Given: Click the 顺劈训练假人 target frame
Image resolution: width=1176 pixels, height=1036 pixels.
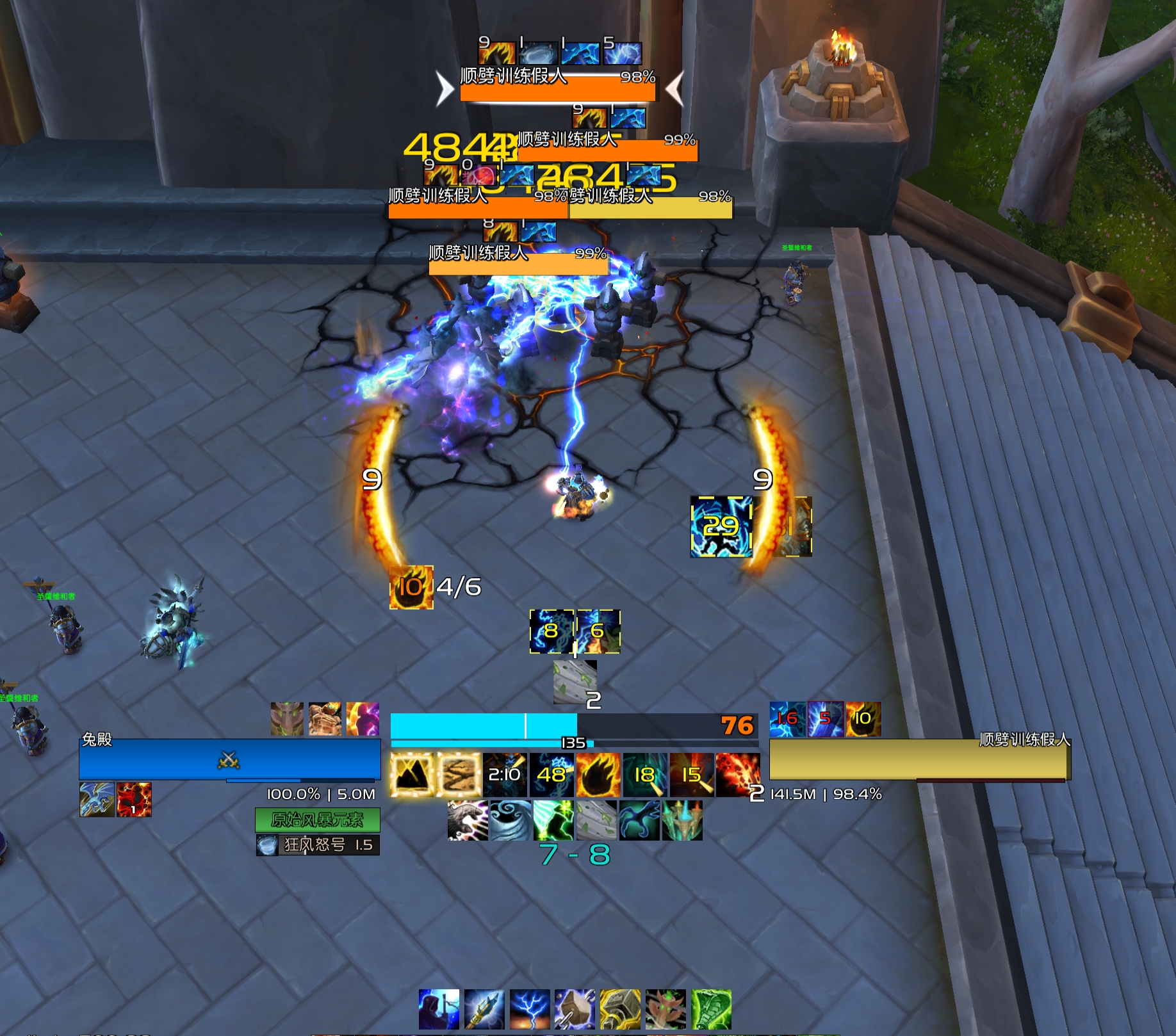Looking at the screenshot, I should pos(919,759).
